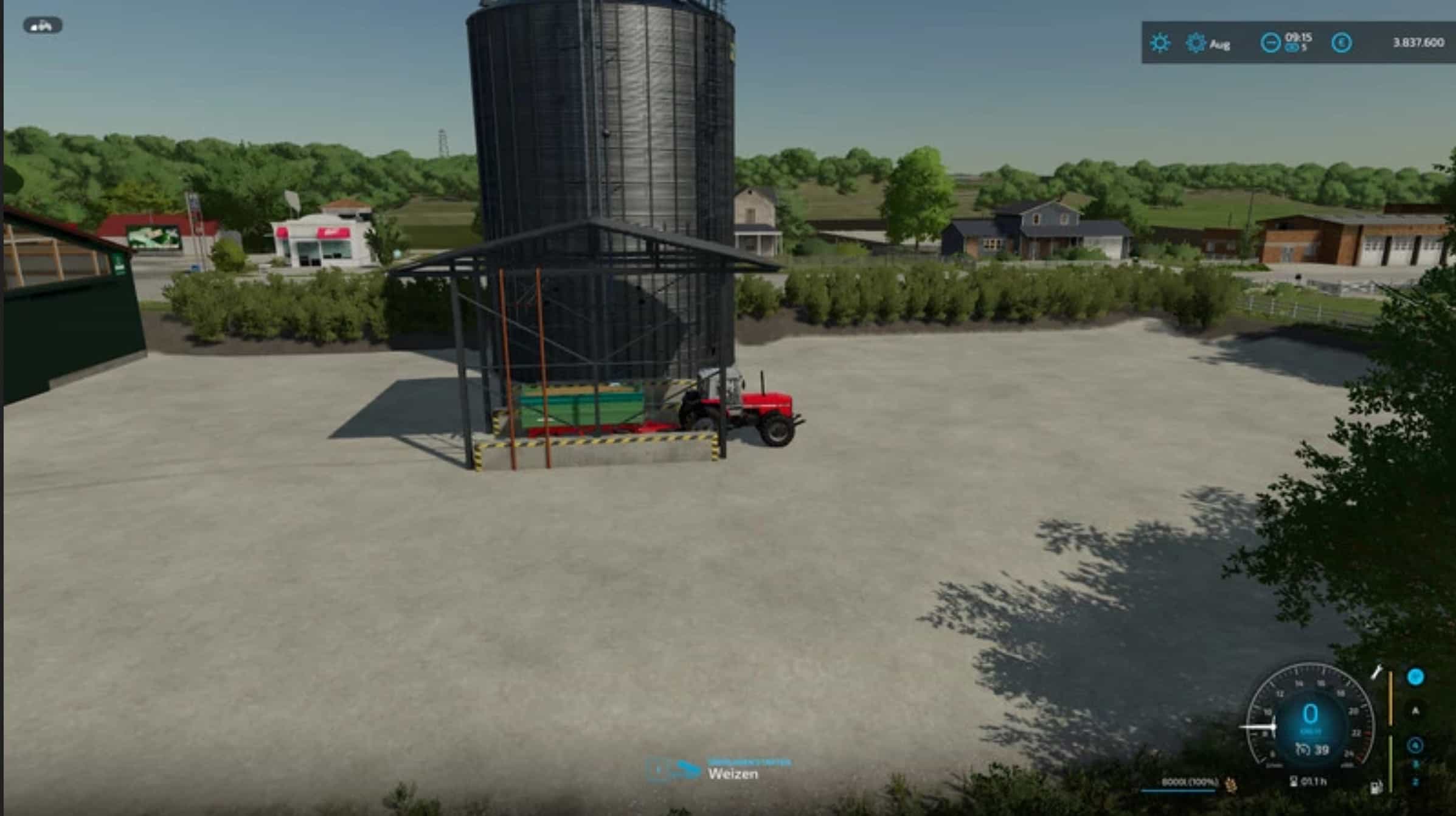Open the sunny weather forecast icon
Screen dimensions: 1456x816
pos(1159,43)
